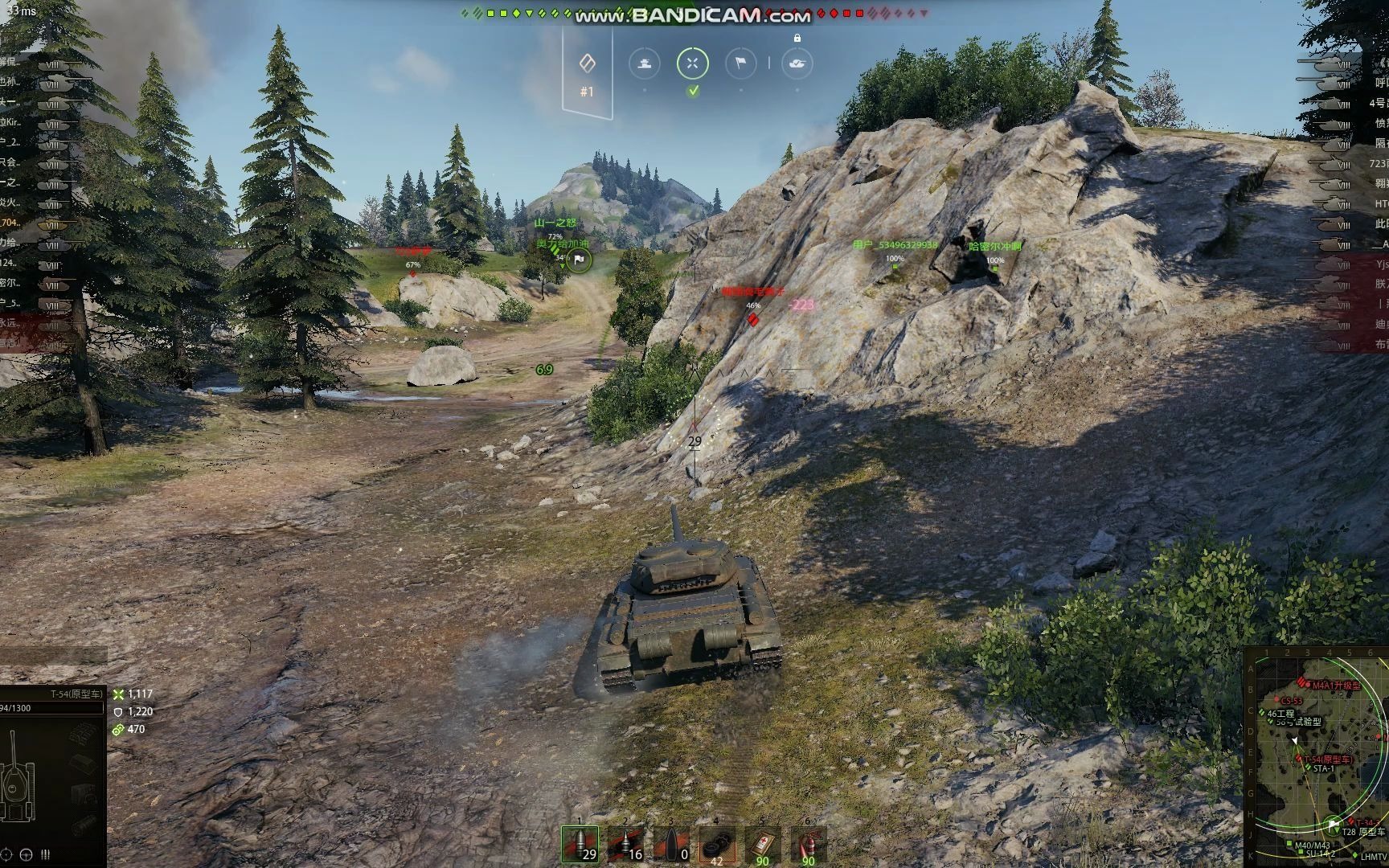Open the #1 personal mission card
The image size is (1389, 868).
tap(588, 72)
